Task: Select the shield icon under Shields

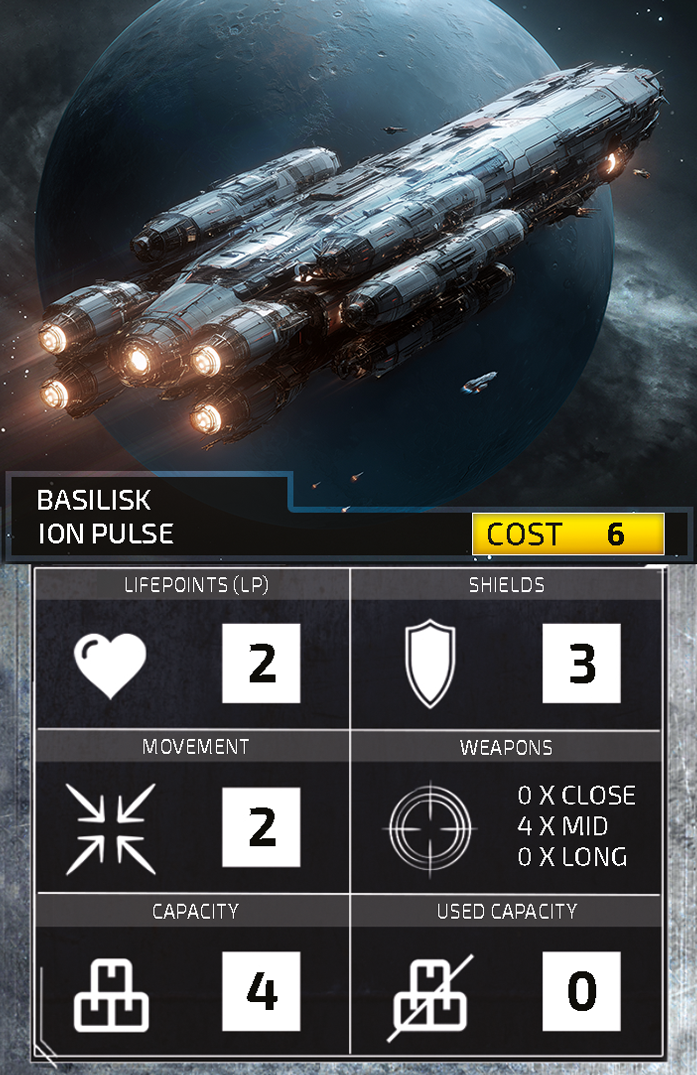Action: (430, 665)
